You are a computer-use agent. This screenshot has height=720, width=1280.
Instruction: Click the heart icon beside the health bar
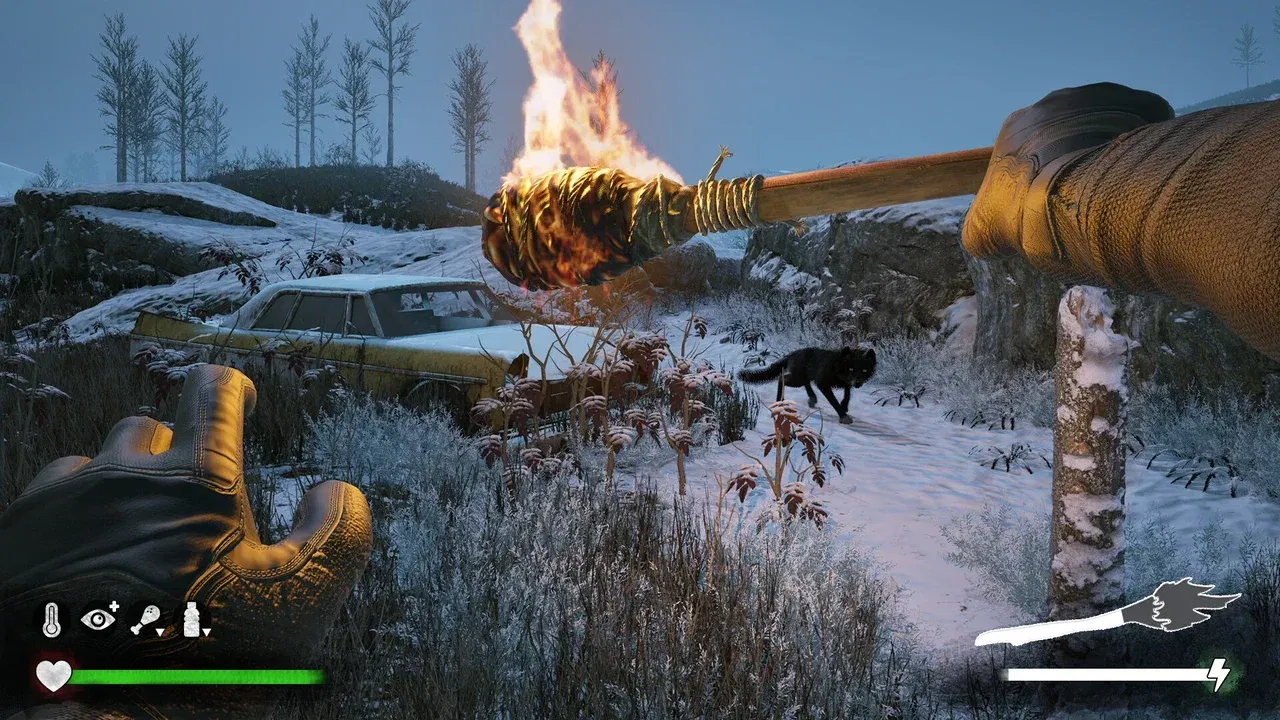52,676
